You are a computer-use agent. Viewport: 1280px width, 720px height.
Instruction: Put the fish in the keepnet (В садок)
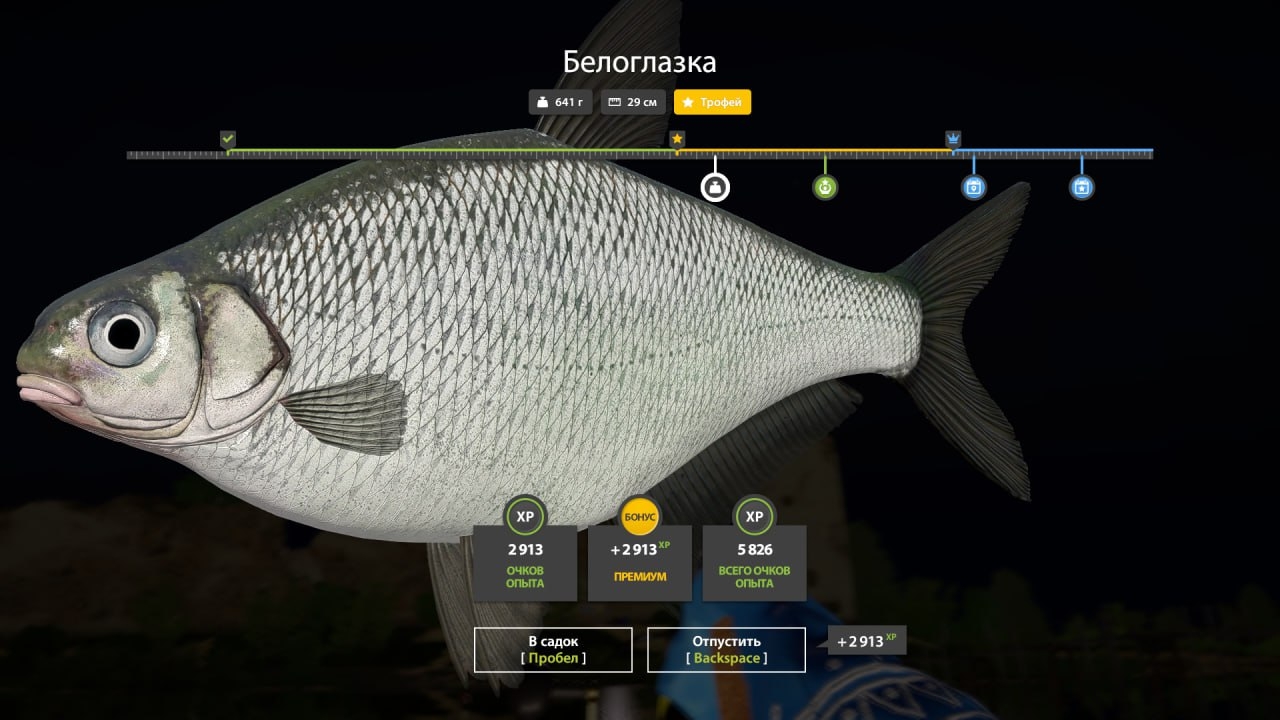point(553,649)
